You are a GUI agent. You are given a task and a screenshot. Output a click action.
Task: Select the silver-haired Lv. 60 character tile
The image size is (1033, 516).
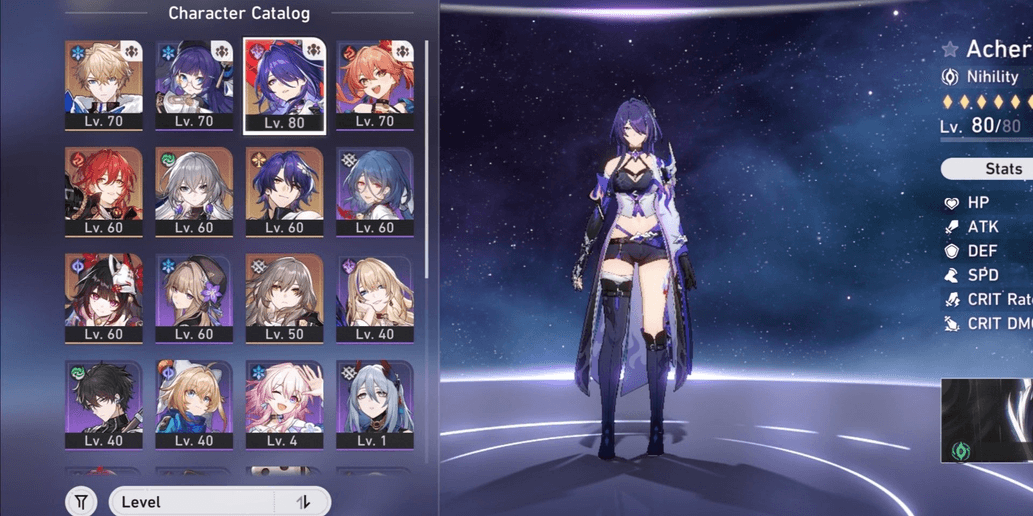(194, 193)
